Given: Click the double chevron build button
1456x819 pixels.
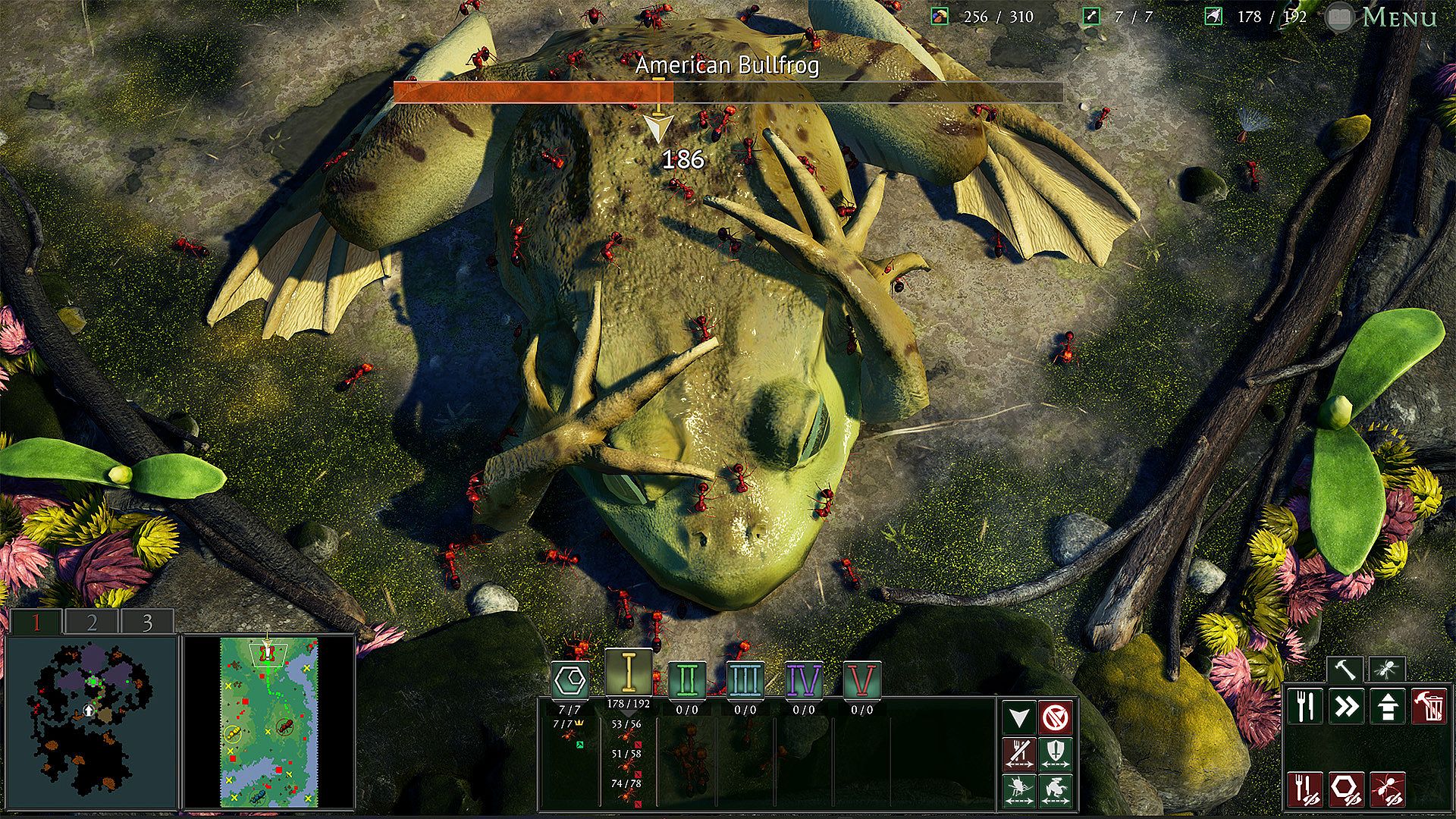Looking at the screenshot, I should [1347, 707].
